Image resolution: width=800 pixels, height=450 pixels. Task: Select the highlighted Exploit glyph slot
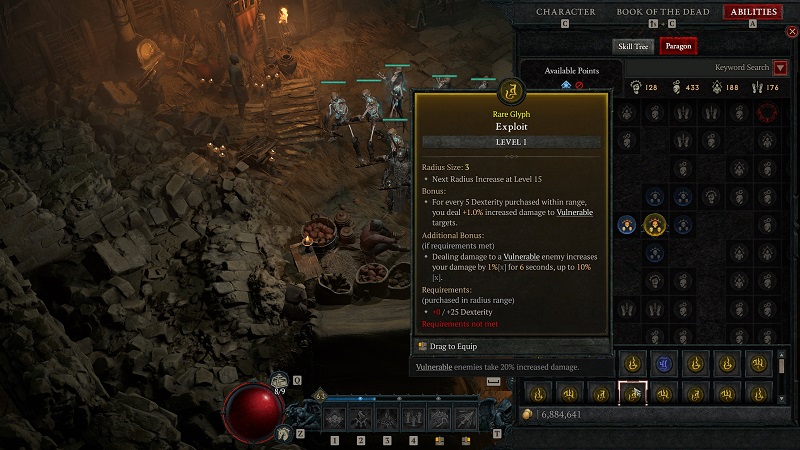[x=632, y=394]
